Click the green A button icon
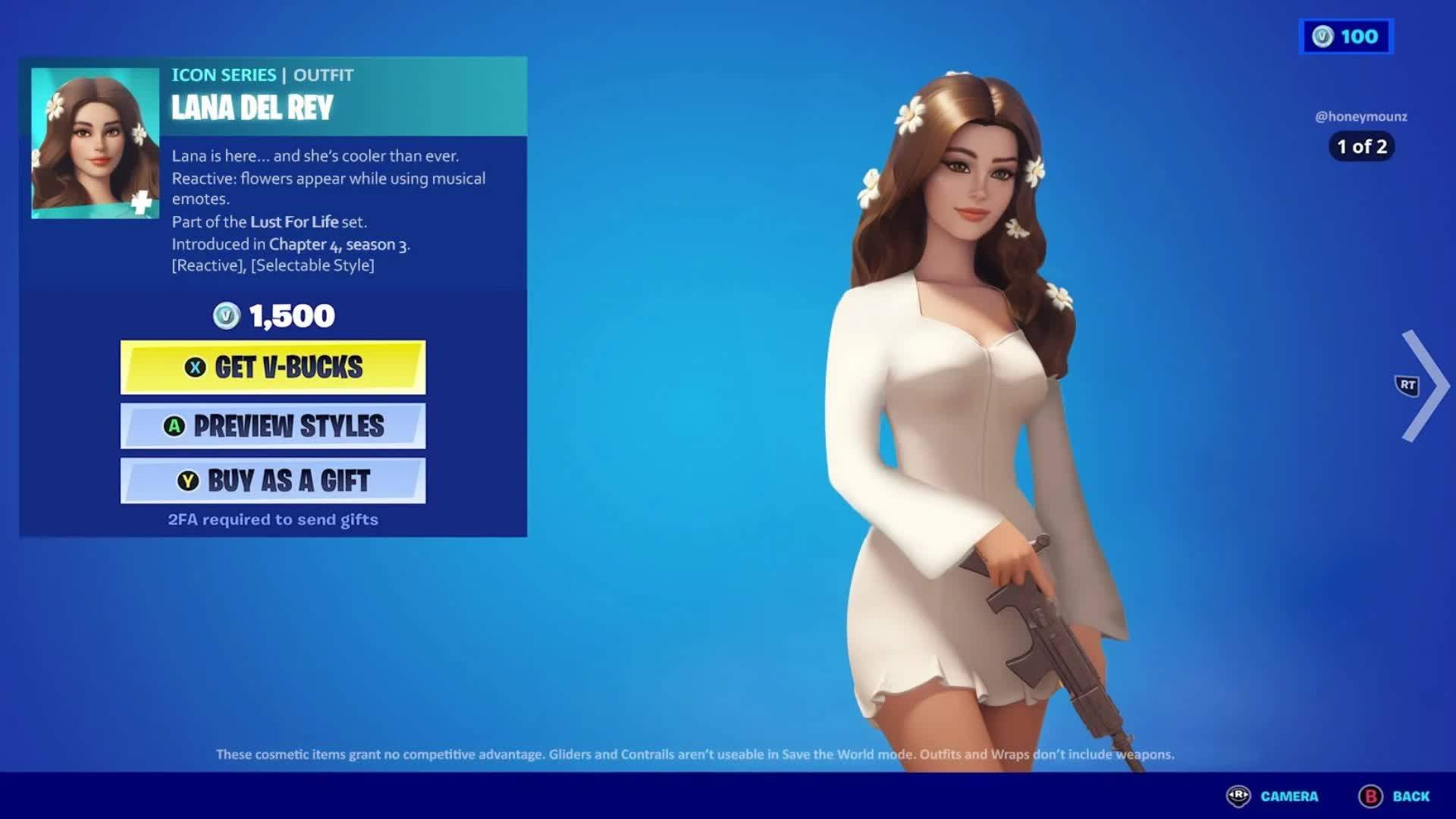This screenshot has width=1456, height=819. coord(175,426)
